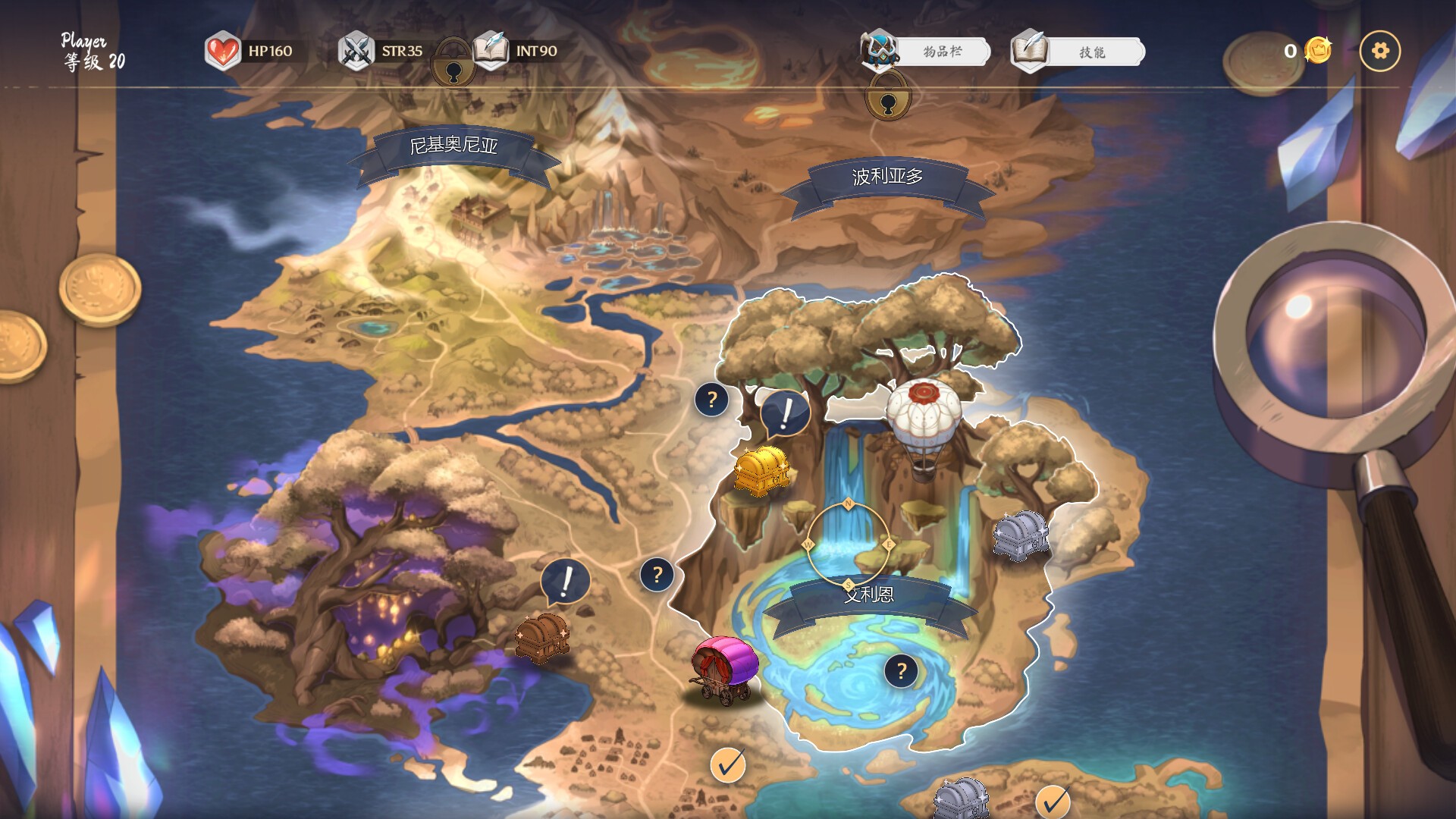
Task: Click the question mark in the swirling lake
Action: [901, 670]
